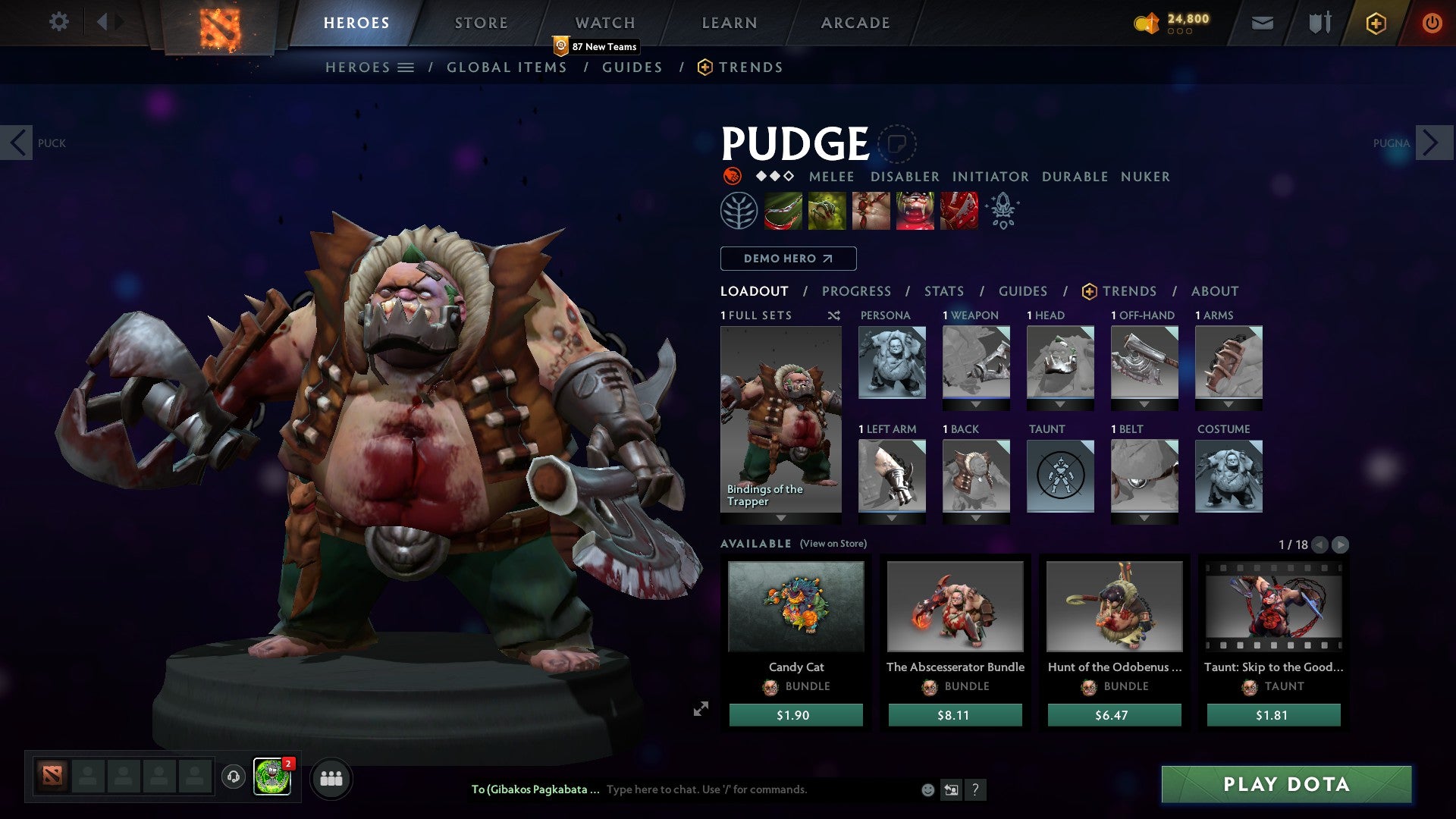
Task: Switch to the STATS tab
Action: point(943,290)
